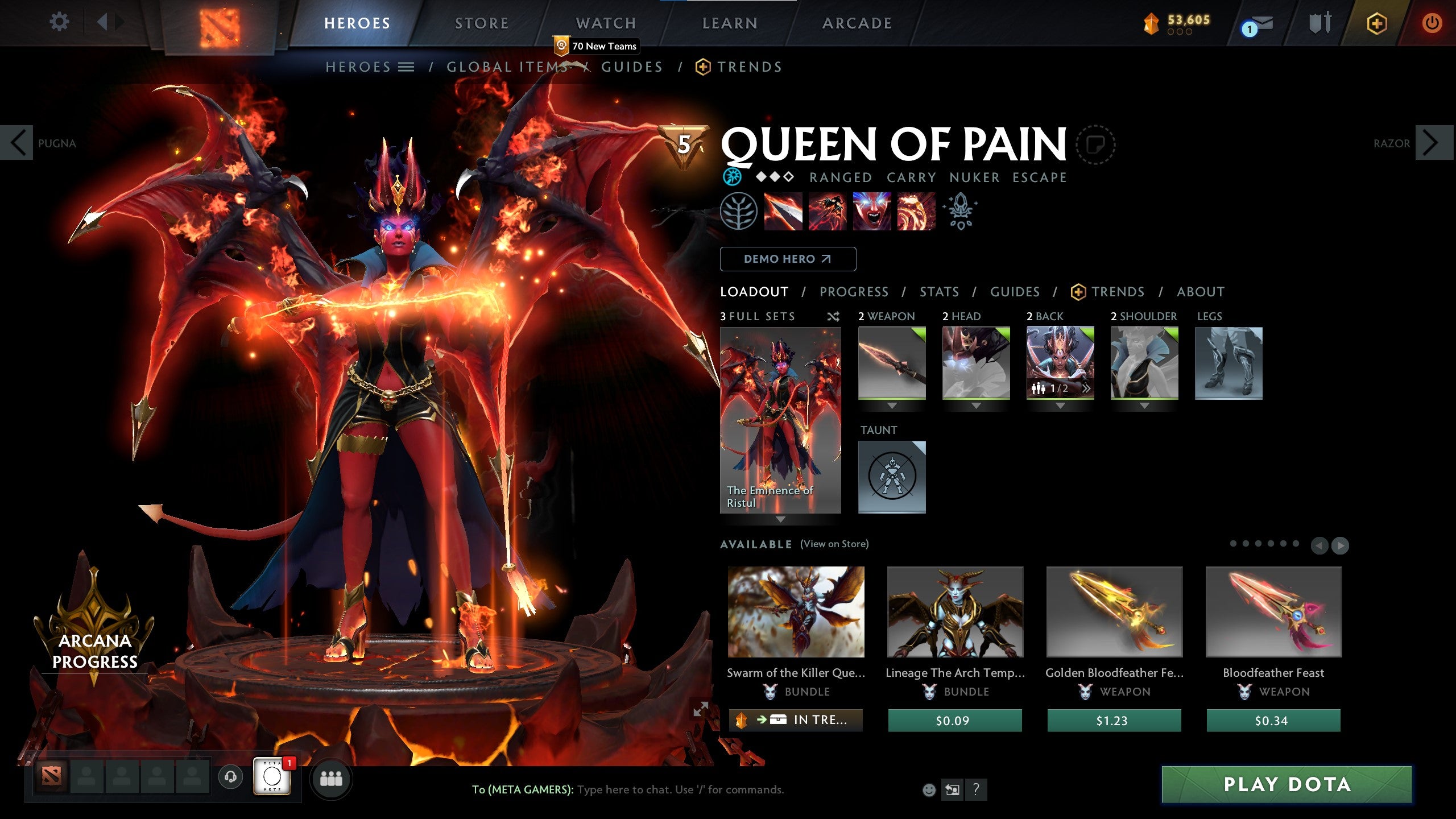
Task: Go to previous hero Pugna
Action: (x=18, y=143)
